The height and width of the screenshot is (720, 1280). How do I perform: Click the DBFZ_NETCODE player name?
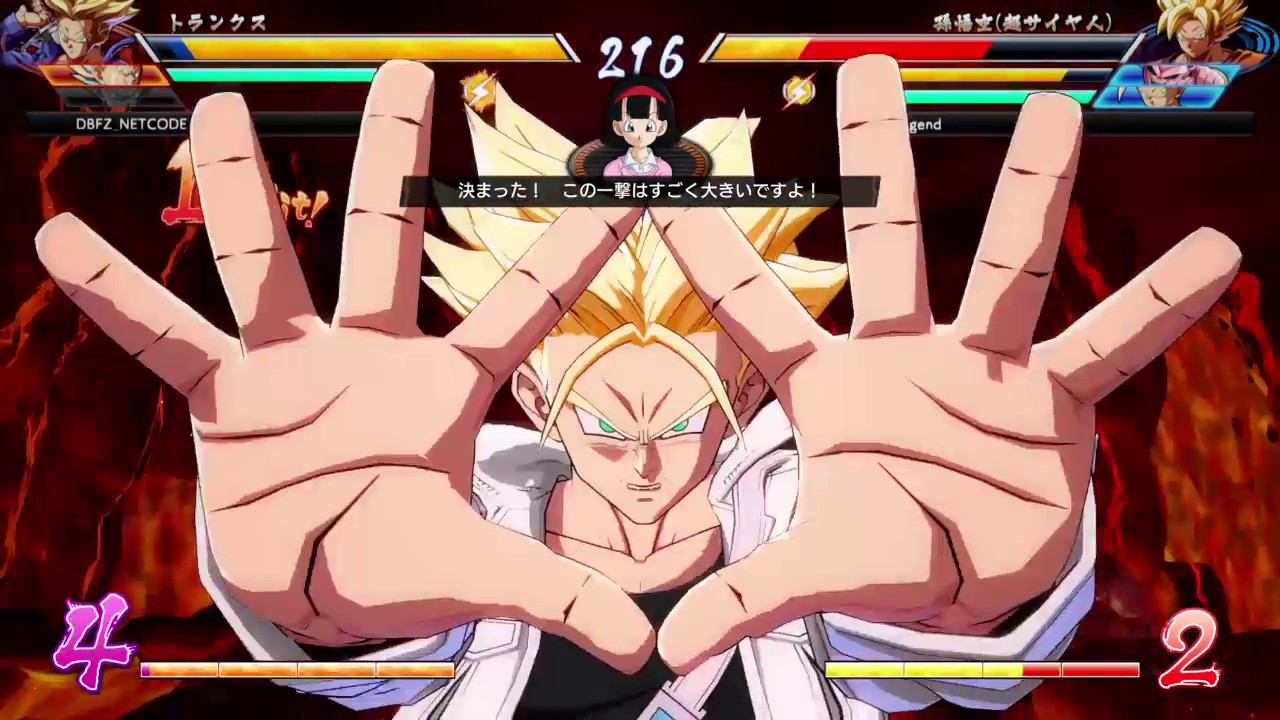[130, 124]
